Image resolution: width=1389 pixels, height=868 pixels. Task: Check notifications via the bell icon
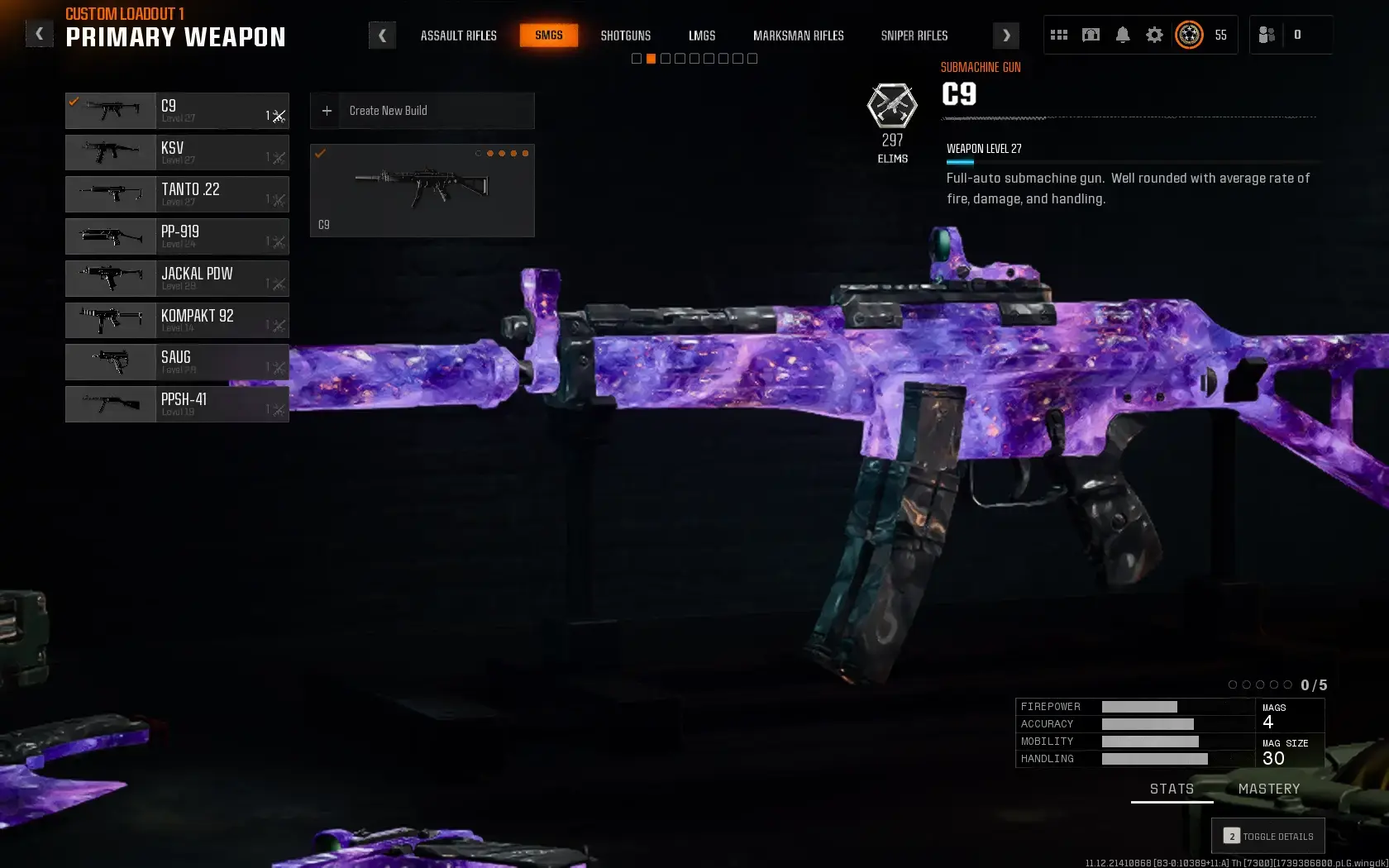(1123, 35)
